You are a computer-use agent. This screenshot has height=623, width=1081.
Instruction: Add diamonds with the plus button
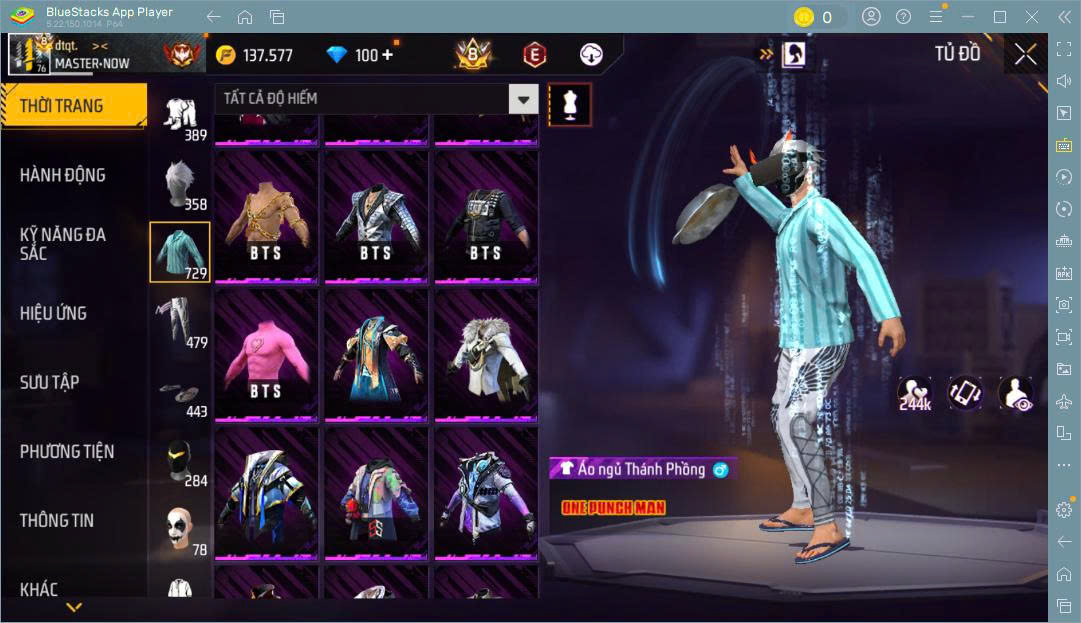pos(387,55)
